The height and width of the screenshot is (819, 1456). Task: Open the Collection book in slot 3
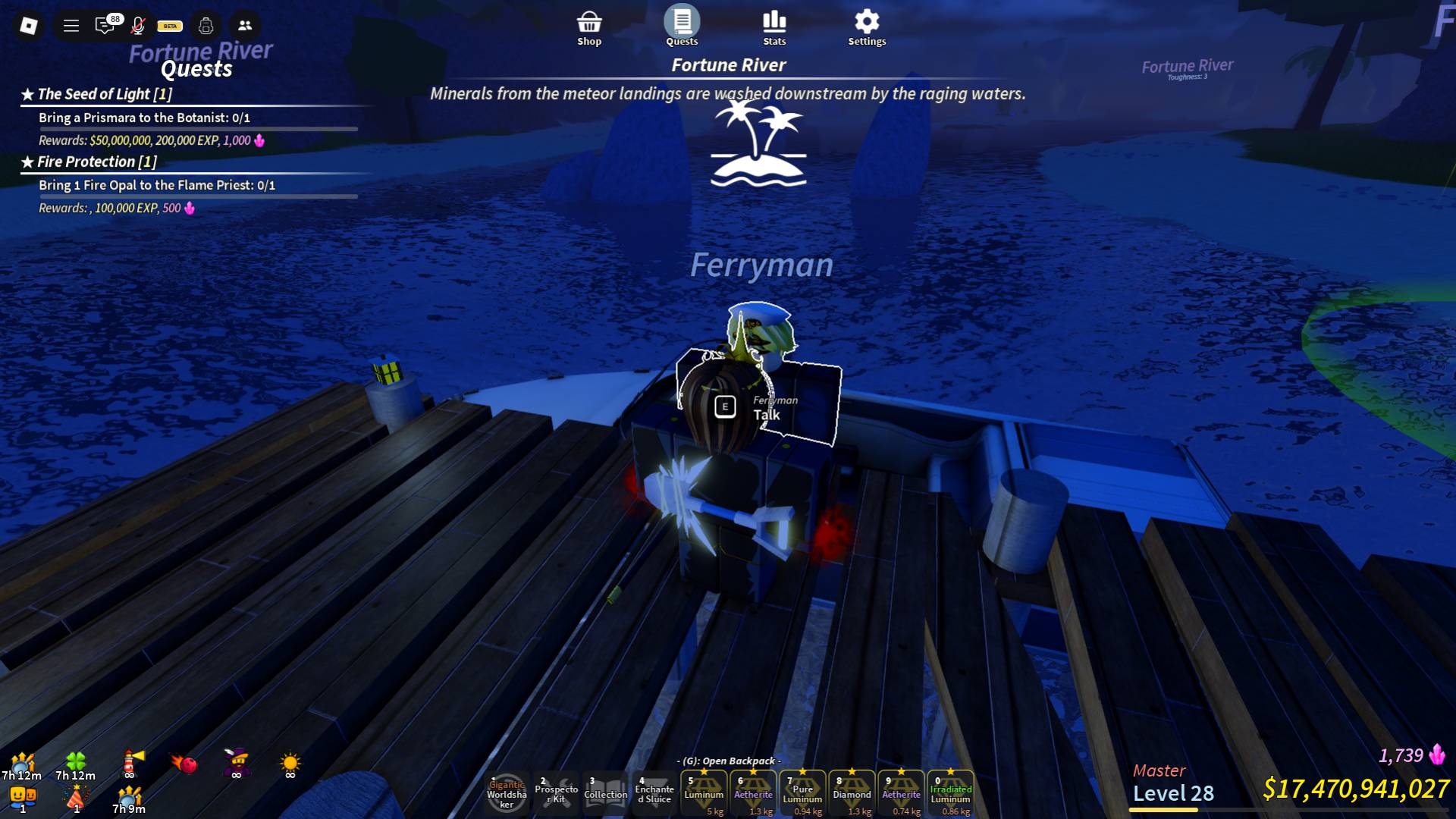(605, 793)
